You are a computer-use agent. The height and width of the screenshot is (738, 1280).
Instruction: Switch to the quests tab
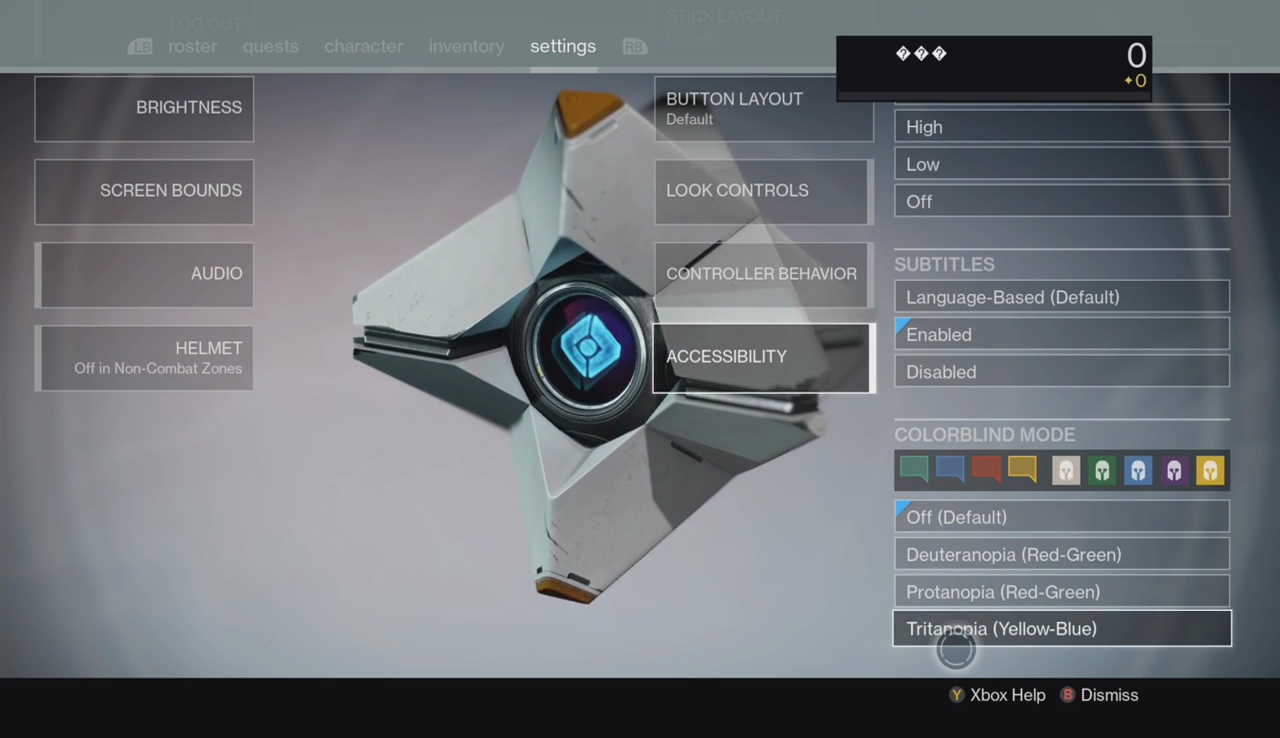270,46
